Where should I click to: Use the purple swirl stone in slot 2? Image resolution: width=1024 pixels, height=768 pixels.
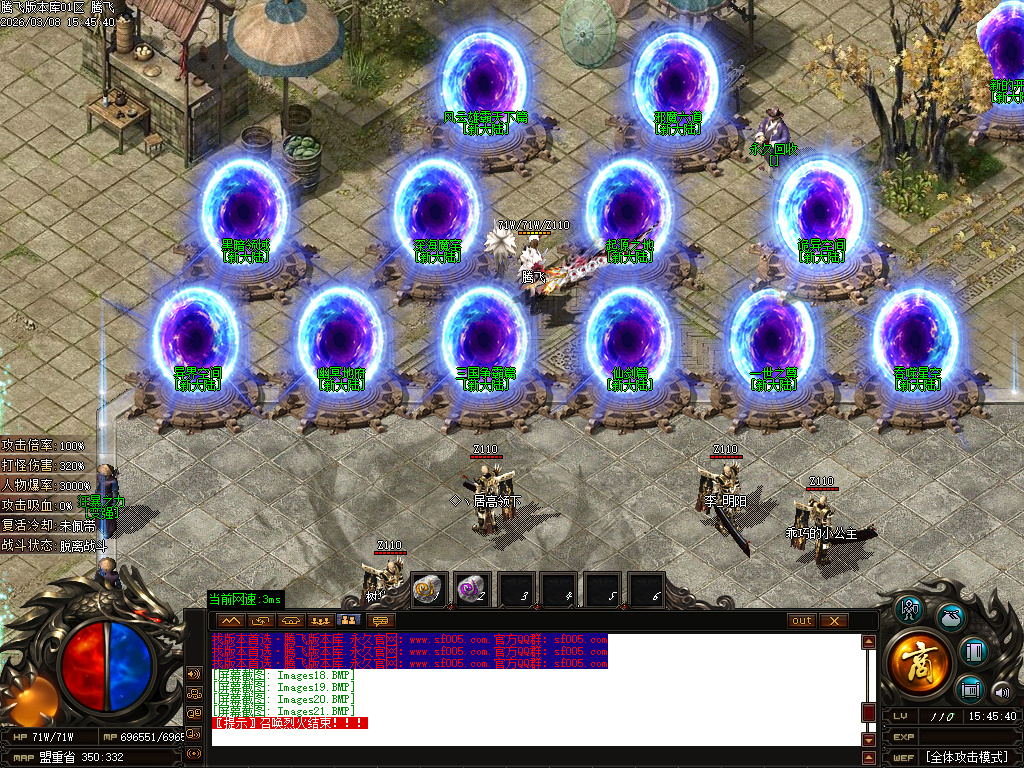tap(472, 589)
